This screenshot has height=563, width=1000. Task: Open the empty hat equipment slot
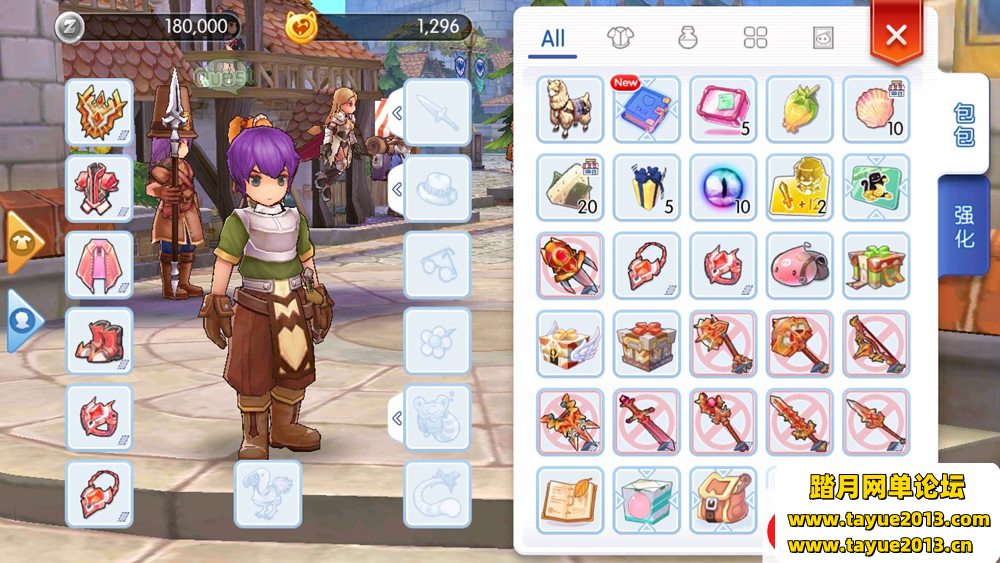437,187
